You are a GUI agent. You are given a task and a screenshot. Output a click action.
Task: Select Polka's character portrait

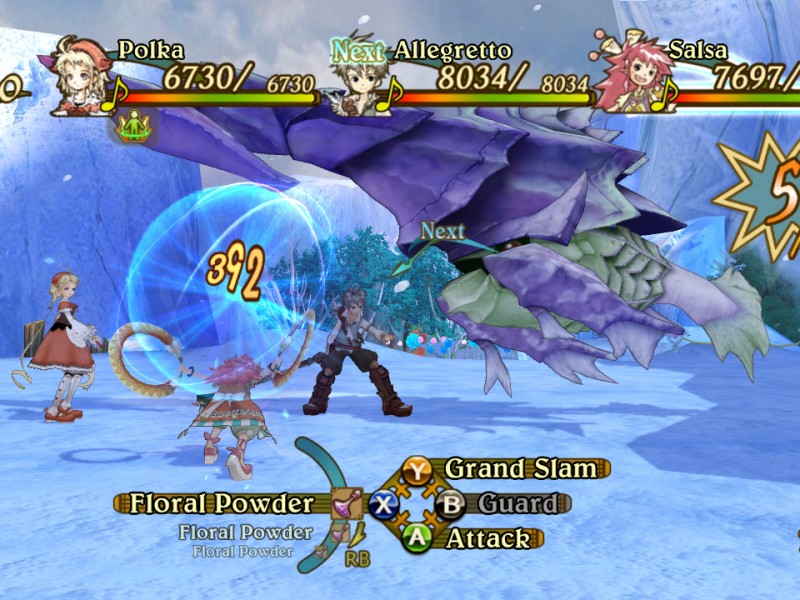pos(74,74)
